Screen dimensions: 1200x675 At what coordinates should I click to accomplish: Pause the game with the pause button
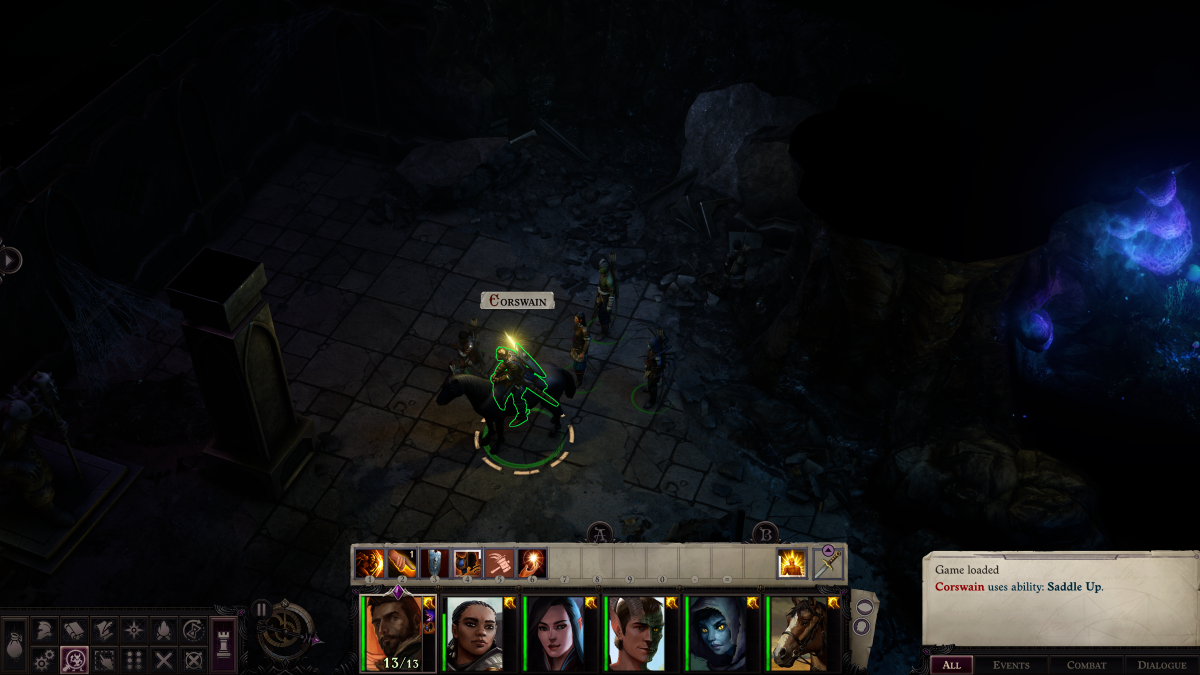261,609
